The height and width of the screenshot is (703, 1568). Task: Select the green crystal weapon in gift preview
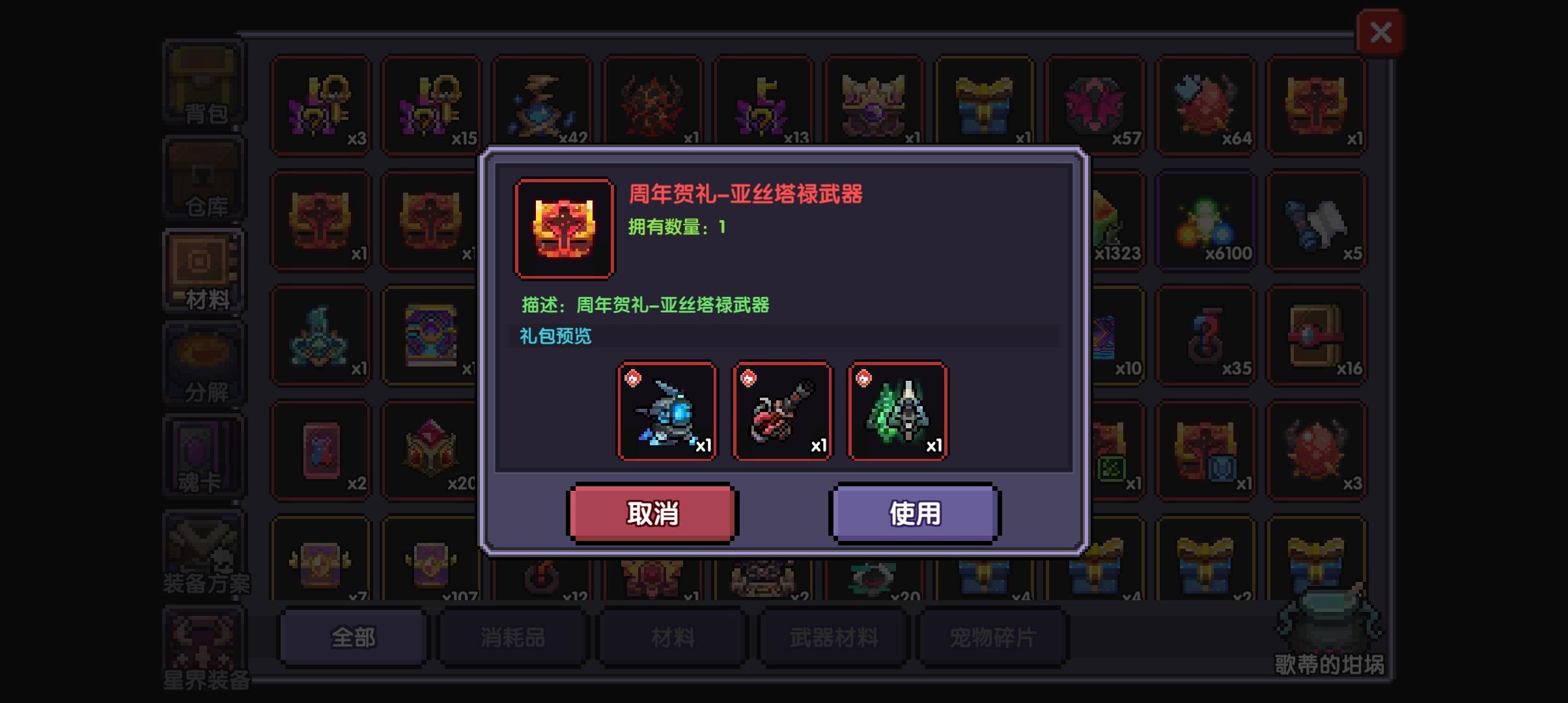point(897,411)
